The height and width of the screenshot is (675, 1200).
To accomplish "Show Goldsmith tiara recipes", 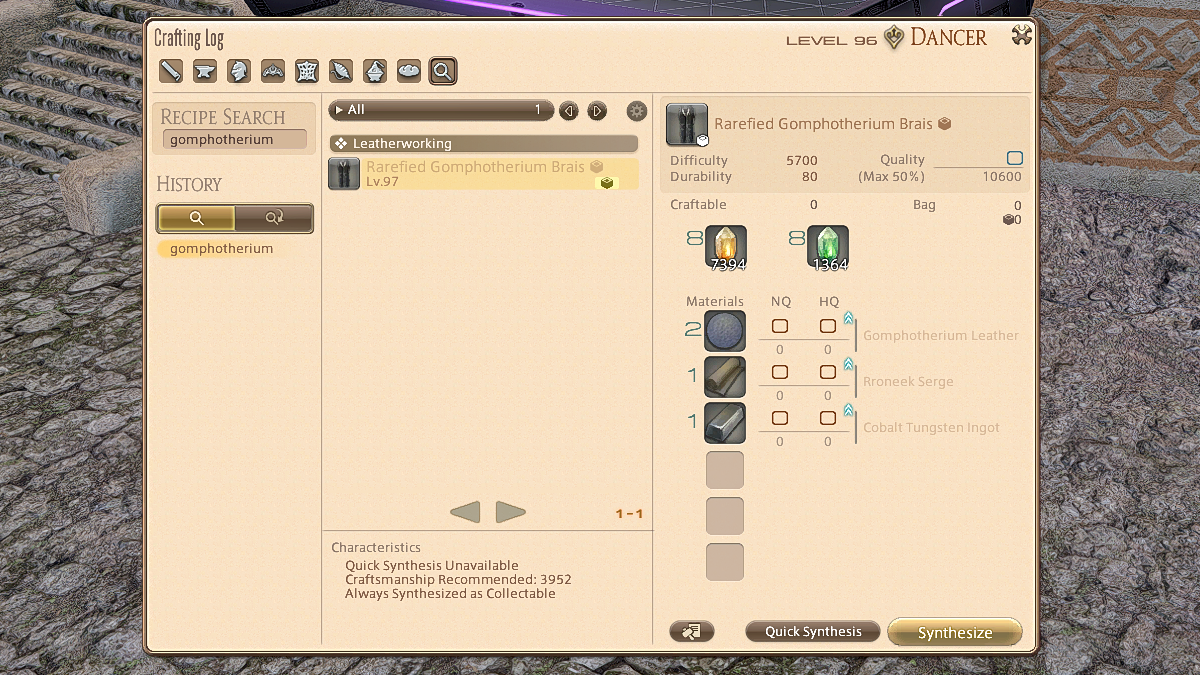I will tap(273, 71).
